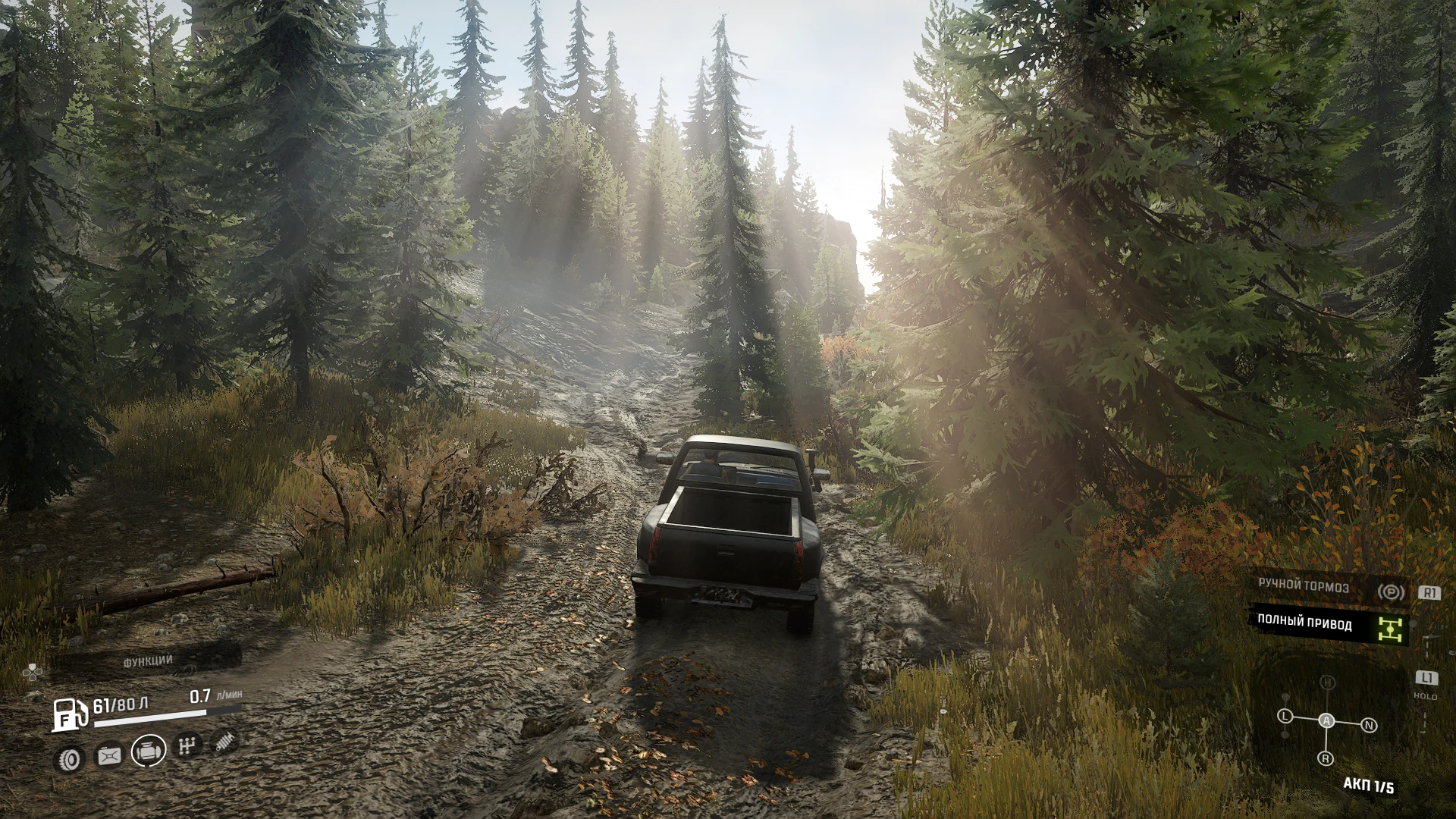The image size is (1456, 819).
Task: Select L low gear on the selector
Action: pos(1284,717)
